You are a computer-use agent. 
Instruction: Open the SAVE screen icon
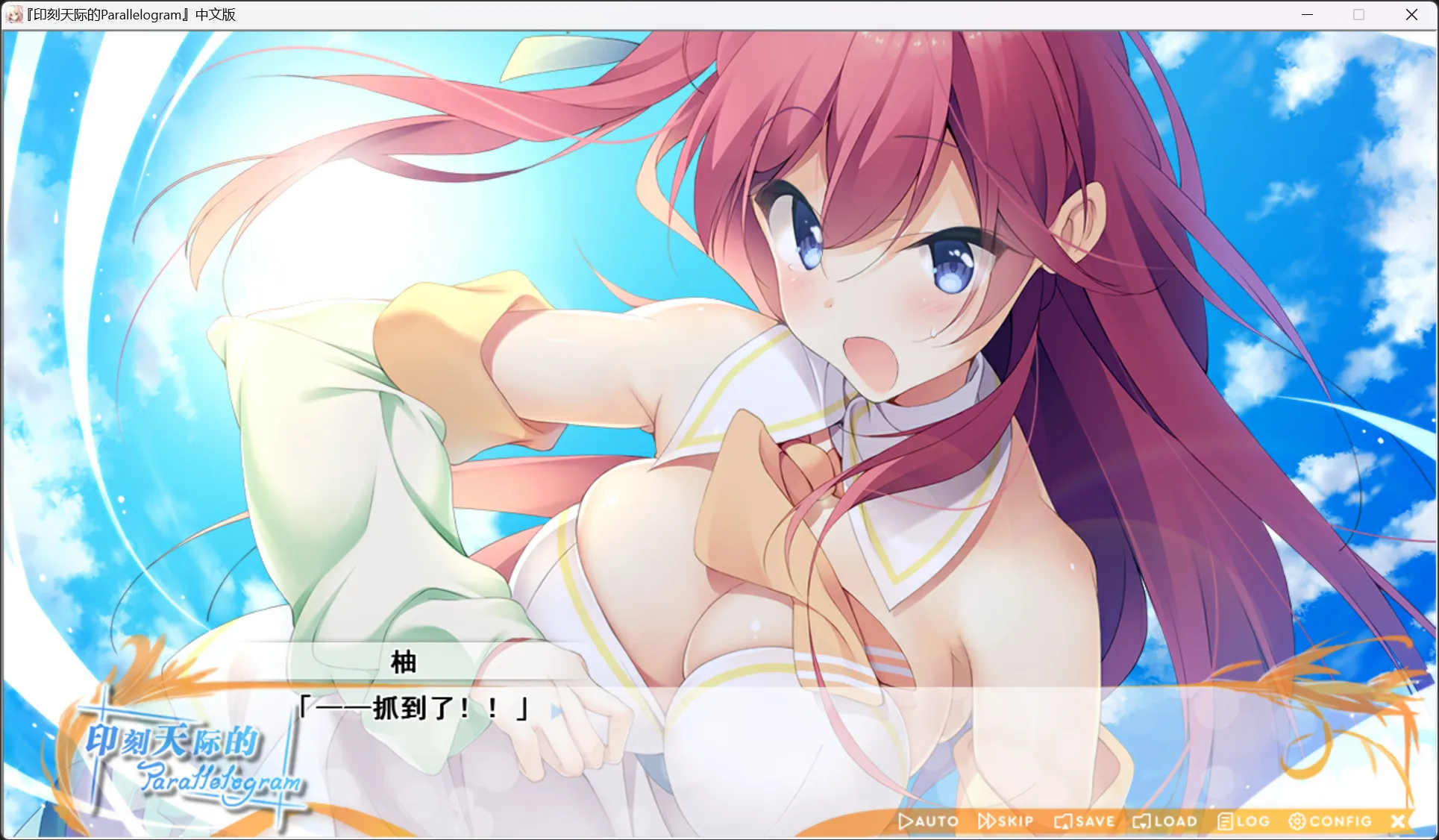pyautogui.click(x=1062, y=821)
